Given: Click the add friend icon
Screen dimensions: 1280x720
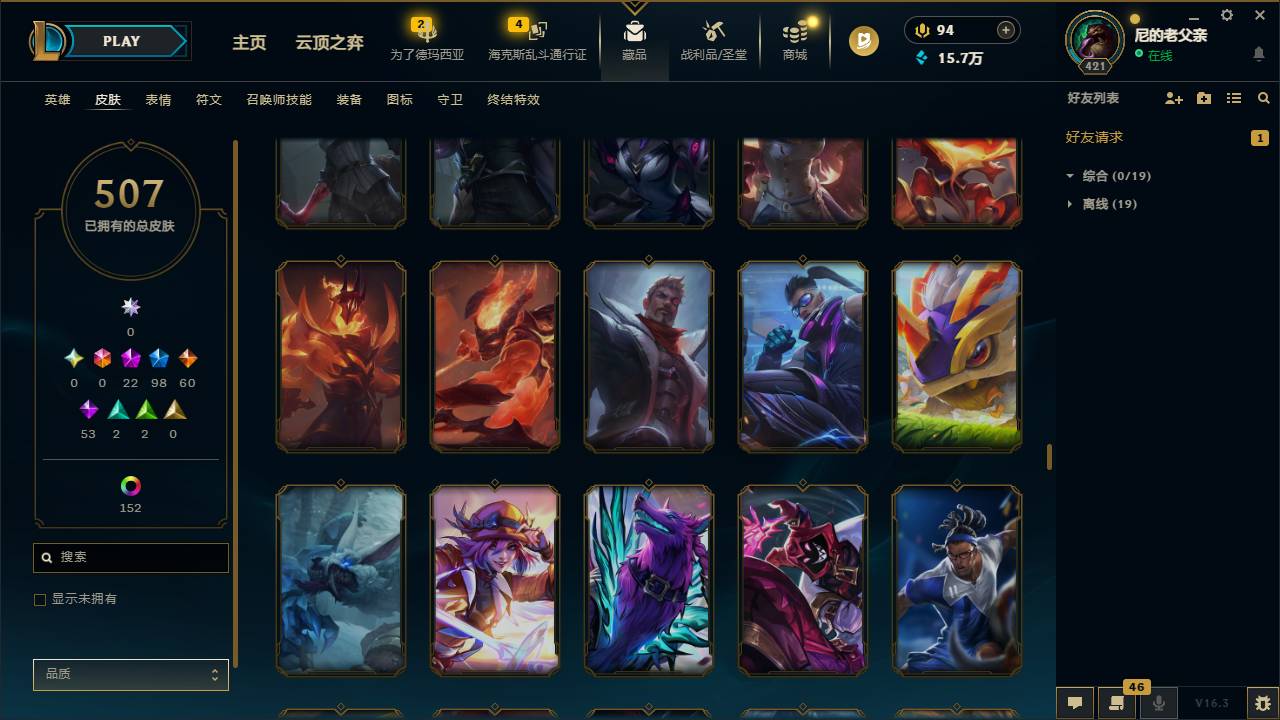Looking at the screenshot, I should pyautogui.click(x=1173, y=98).
